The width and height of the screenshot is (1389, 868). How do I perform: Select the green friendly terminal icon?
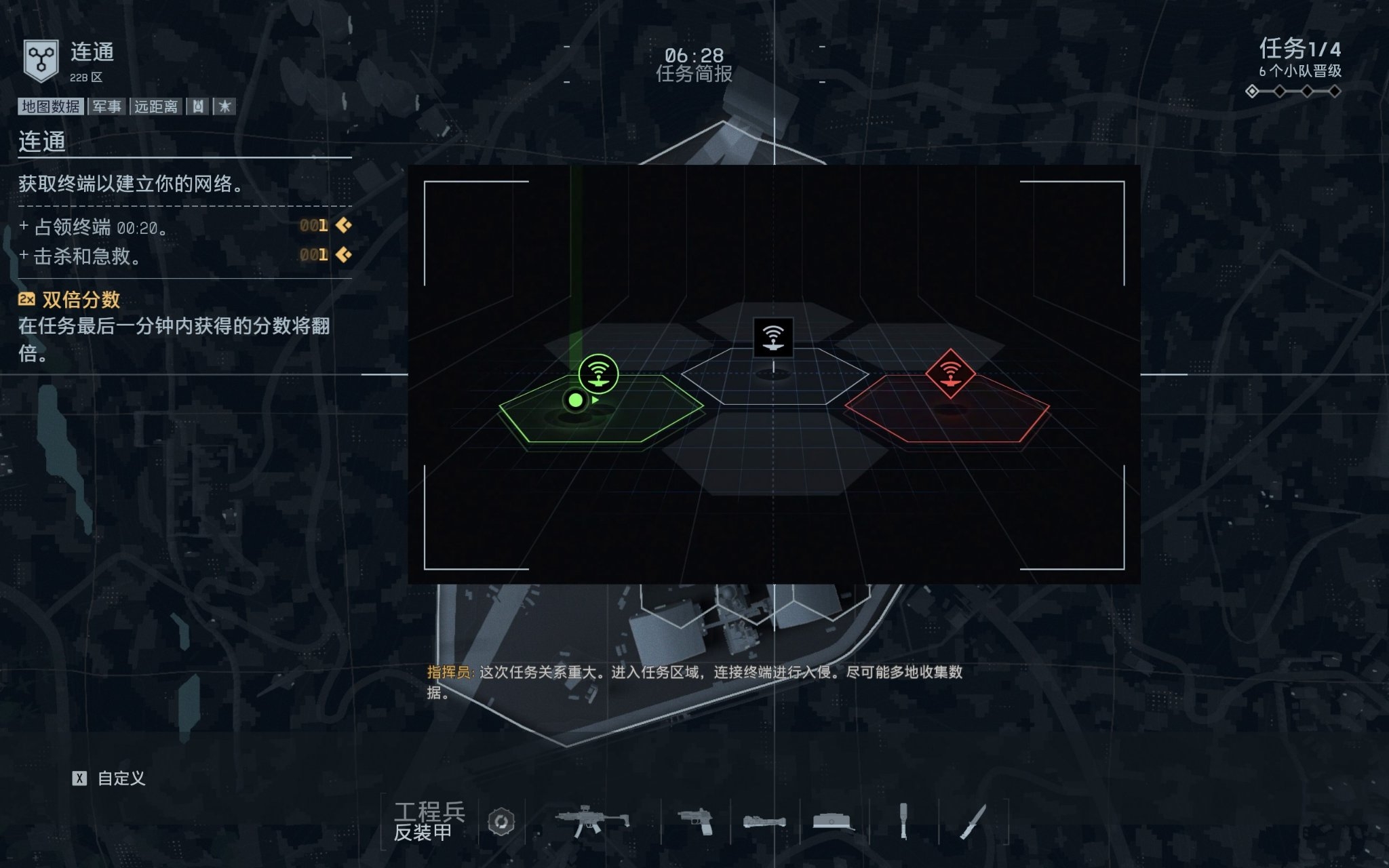click(598, 372)
